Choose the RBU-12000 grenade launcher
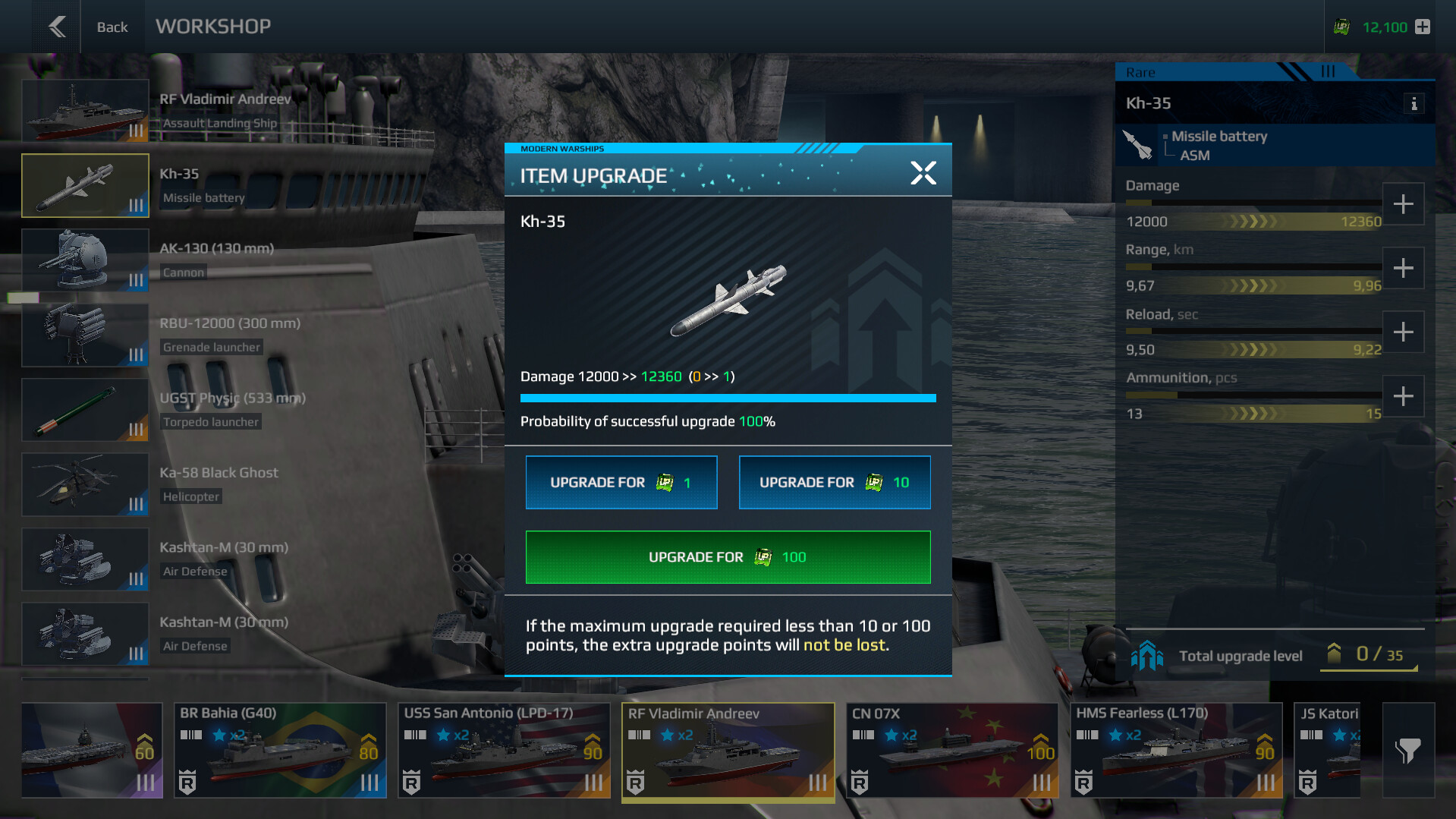The height and width of the screenshot is (819, 1456). point(85,335)
